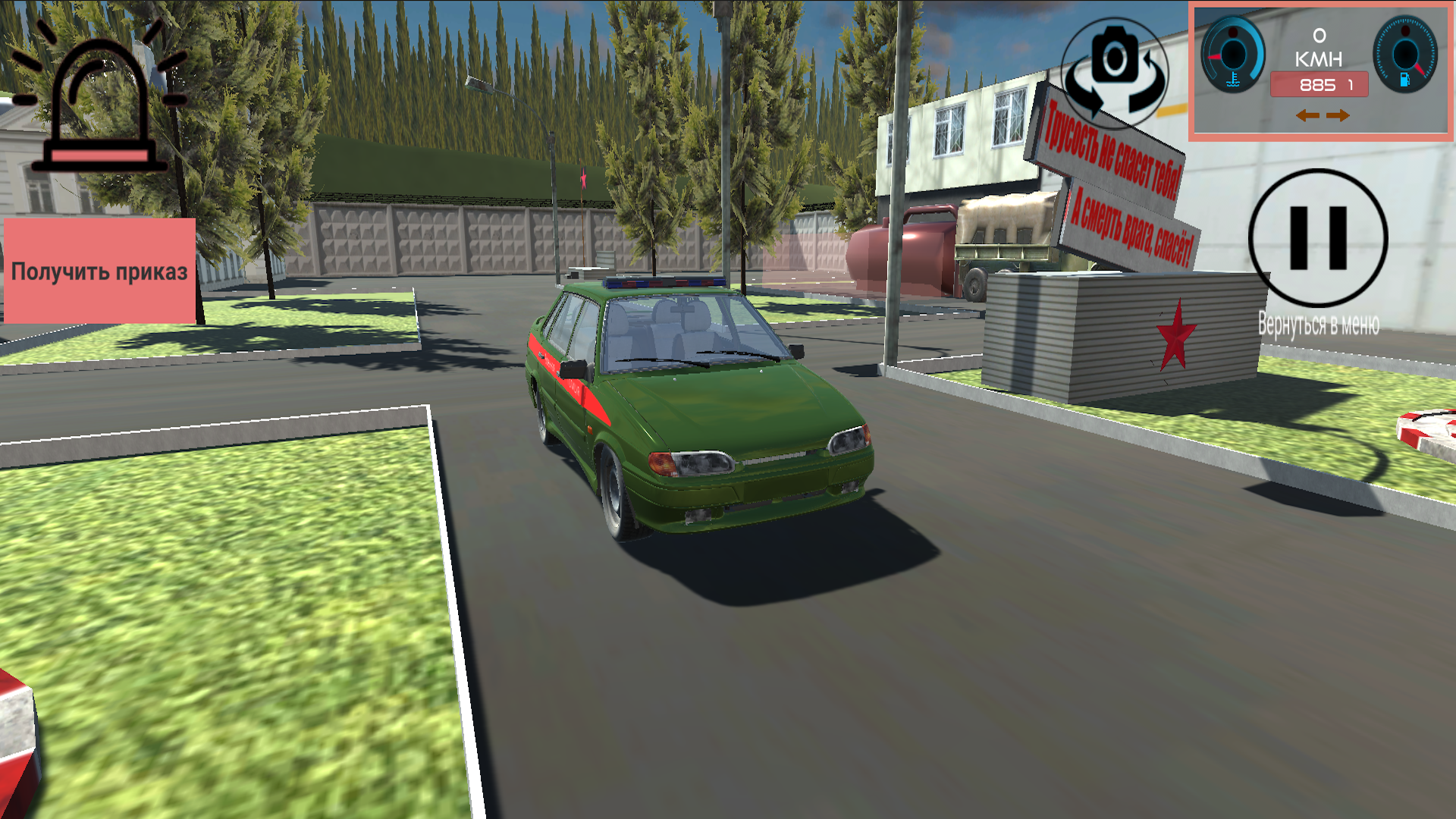Click the red needle on the fuel gauge

[x=1420, y=69]
